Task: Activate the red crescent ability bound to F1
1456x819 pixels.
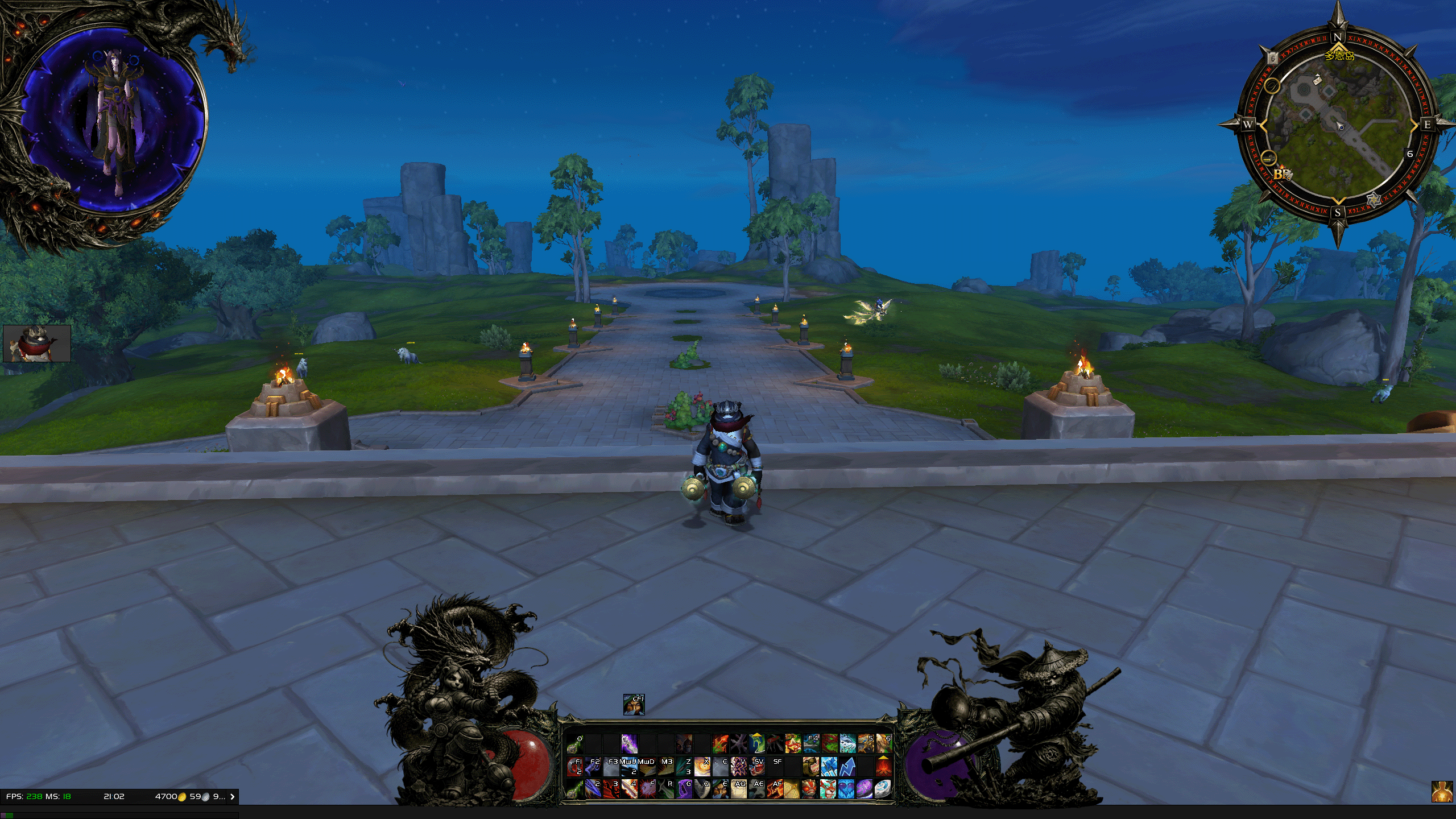Action: [x=575, y=767]
